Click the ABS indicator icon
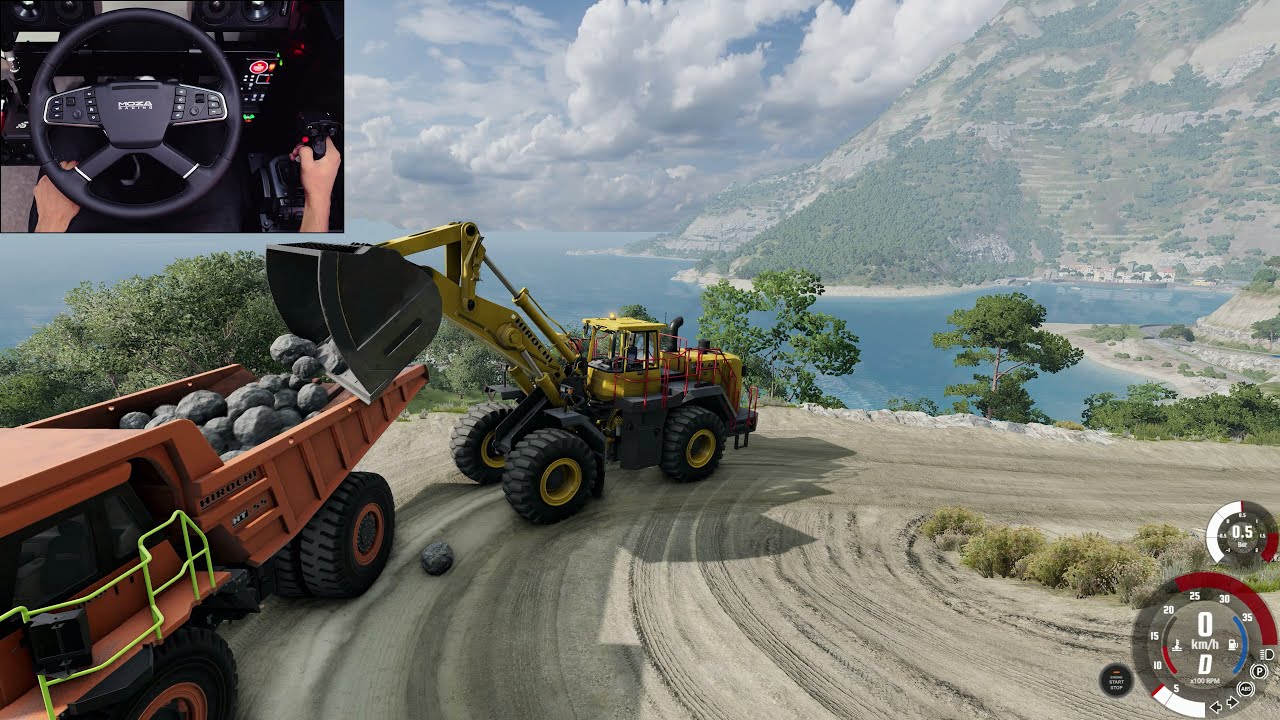 1245,689
